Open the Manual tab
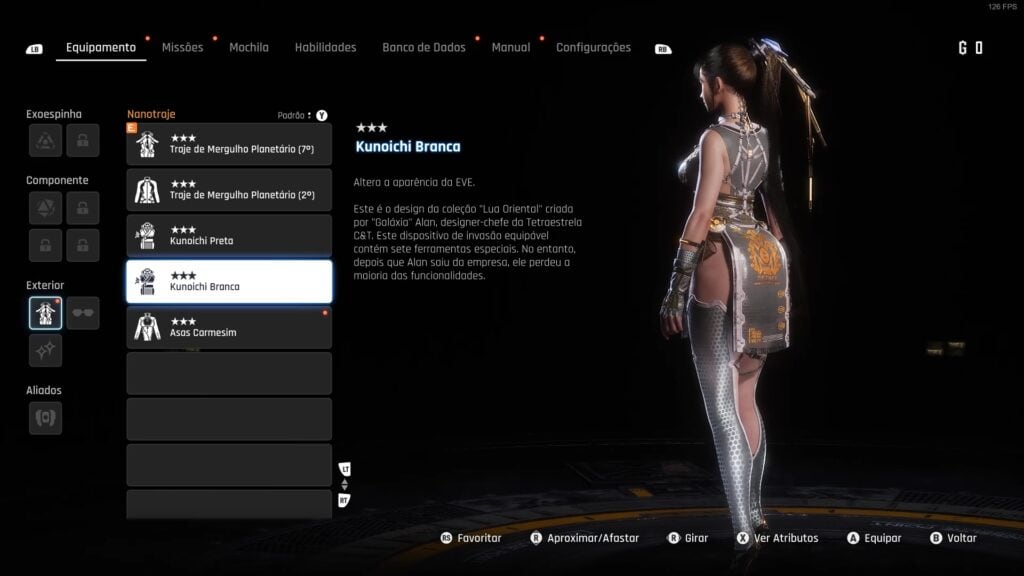This screenshot has height=576, width=1024. coord(510,47)
